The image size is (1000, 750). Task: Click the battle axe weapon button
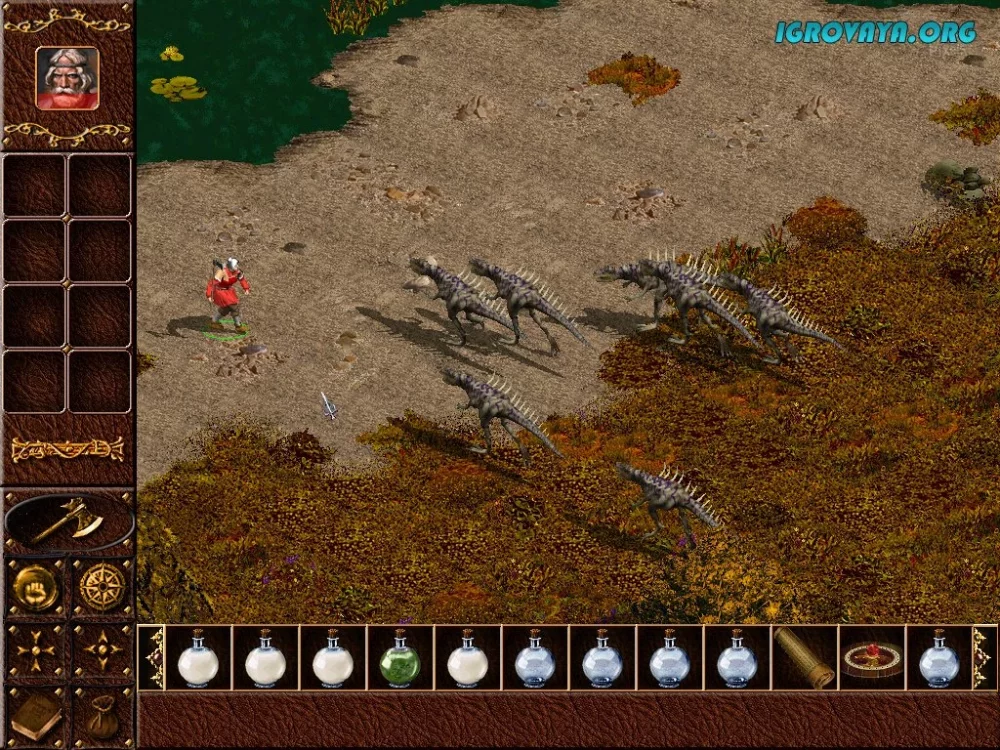pos(68,521)
